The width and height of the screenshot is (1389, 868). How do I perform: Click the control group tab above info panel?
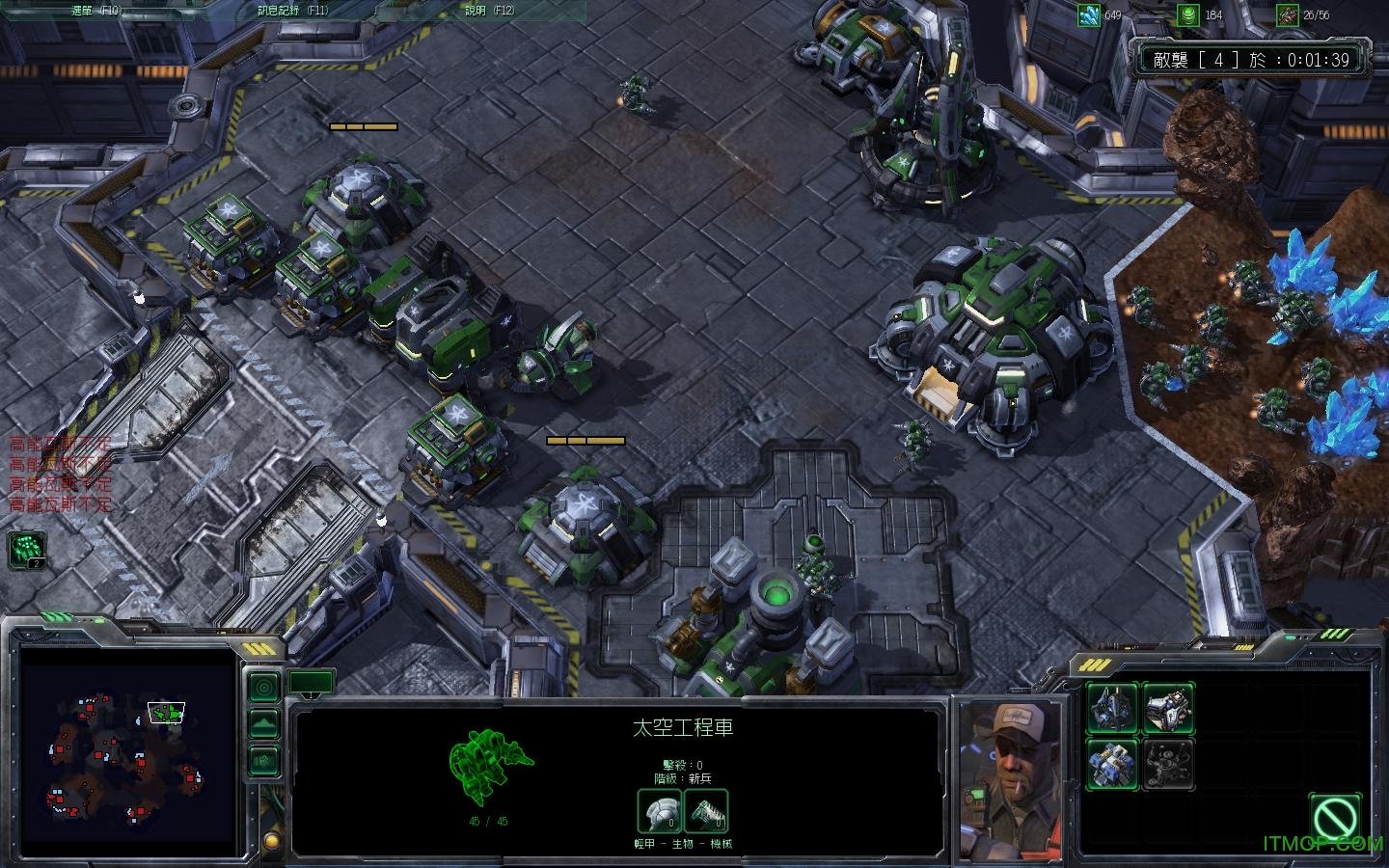pos(312,683)
